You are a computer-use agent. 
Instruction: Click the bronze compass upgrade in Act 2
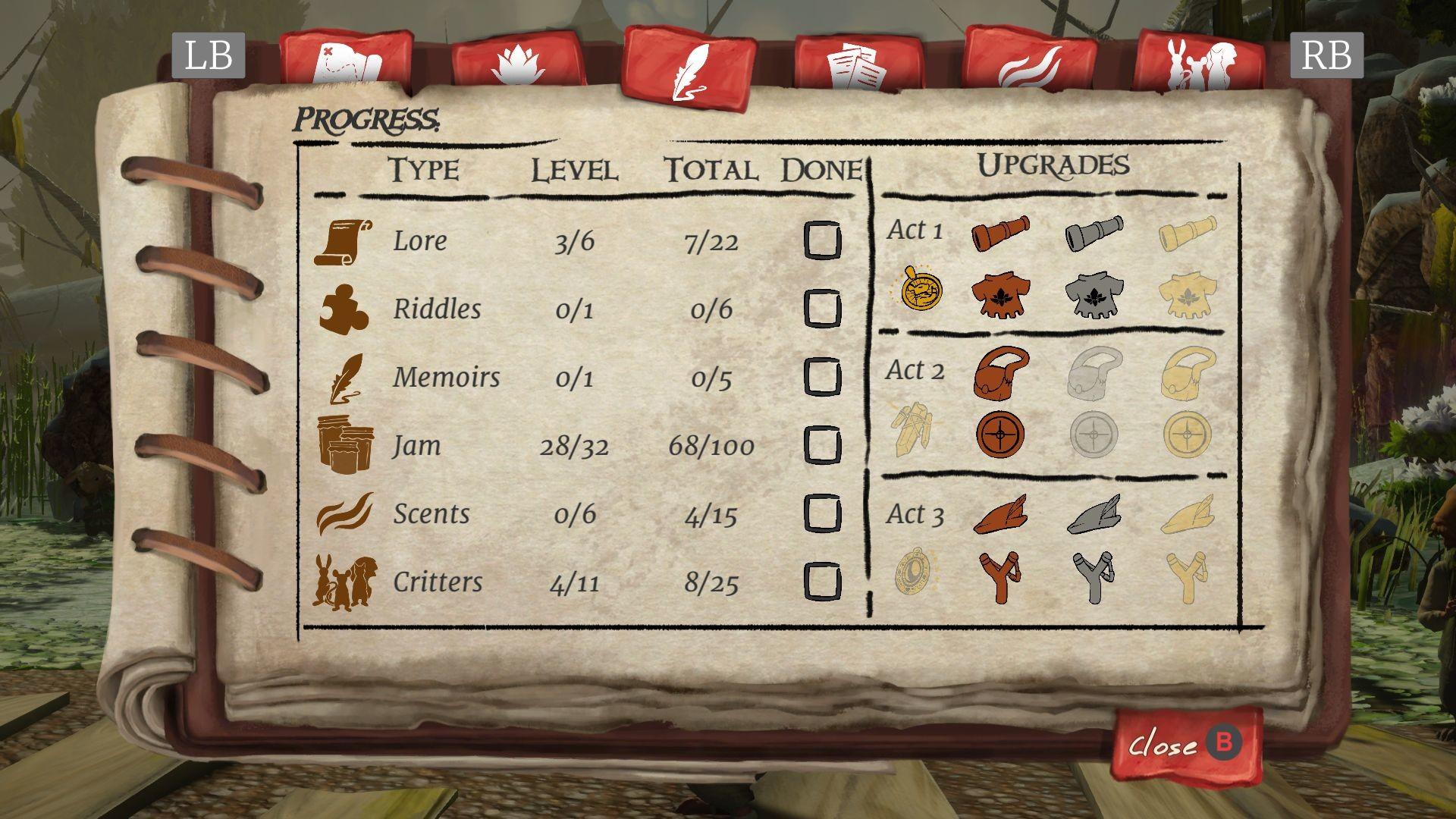1003,434
